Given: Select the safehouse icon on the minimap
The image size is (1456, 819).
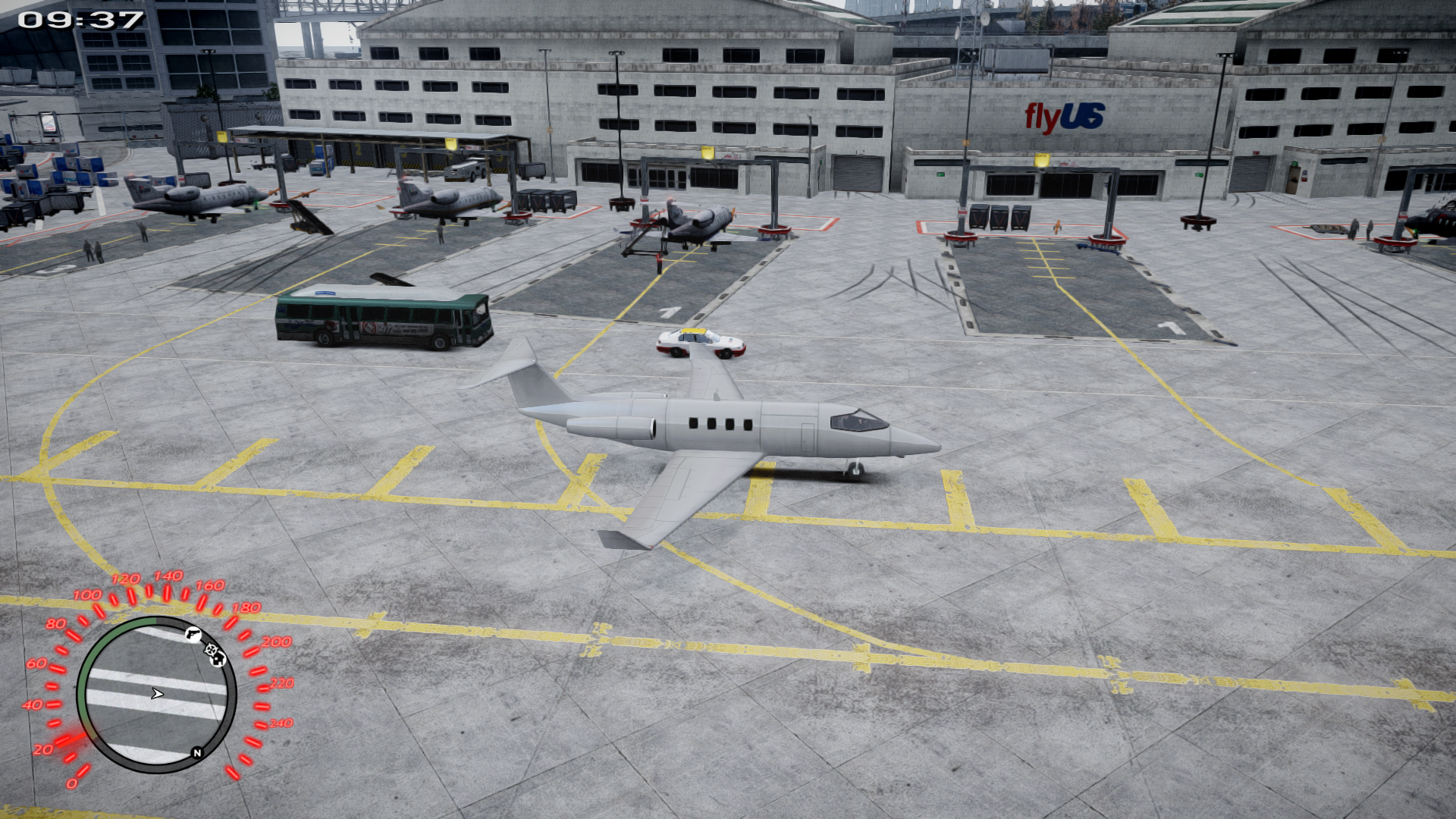Looking at the screenshot, I should tap(218, 661).
